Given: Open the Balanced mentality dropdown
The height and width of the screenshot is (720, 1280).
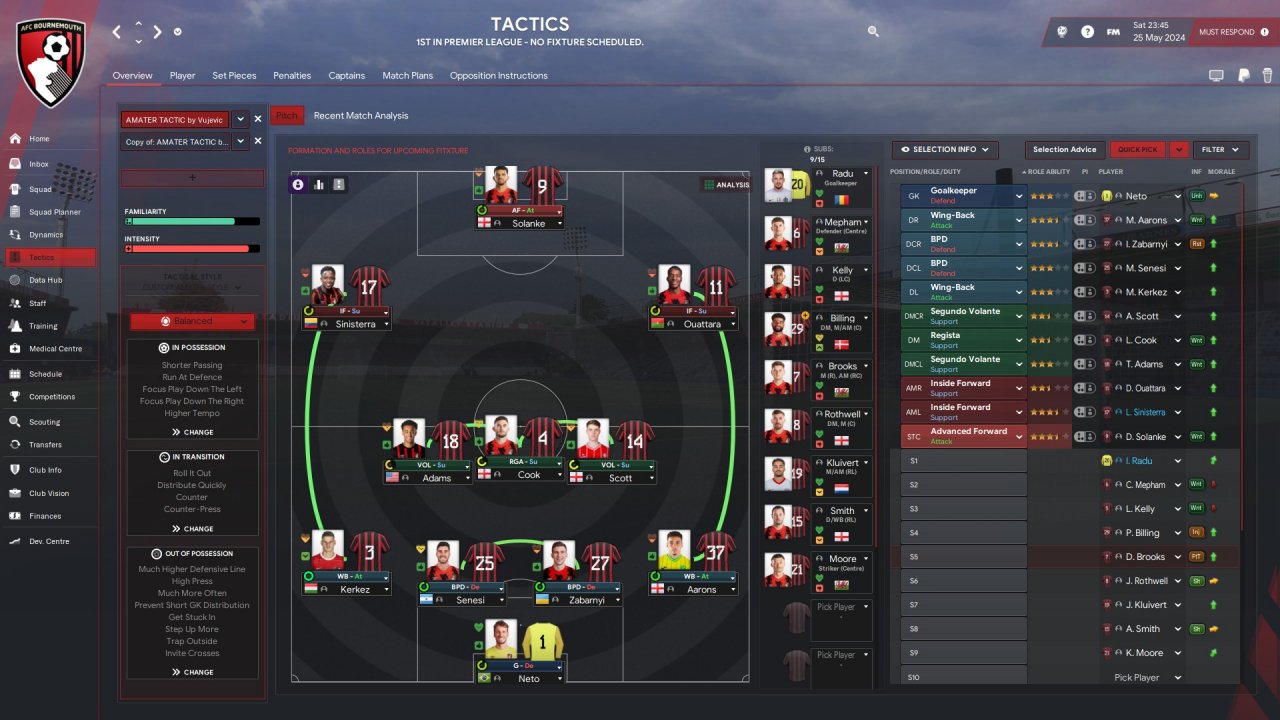Looking at the screenshot, I should pyautogui.click(x=192, y=321).
